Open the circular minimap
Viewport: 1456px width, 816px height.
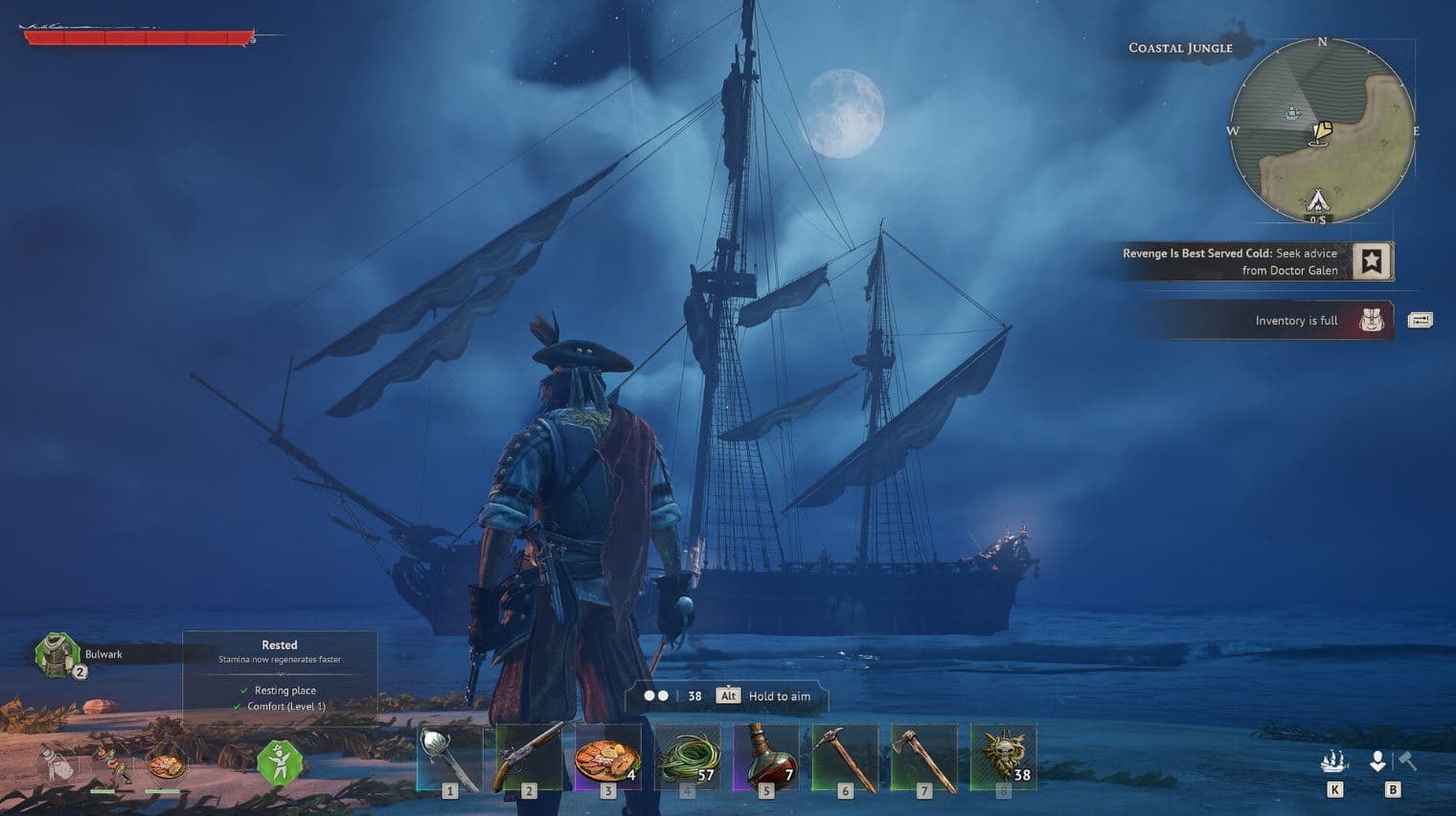tap(1322, 131)
